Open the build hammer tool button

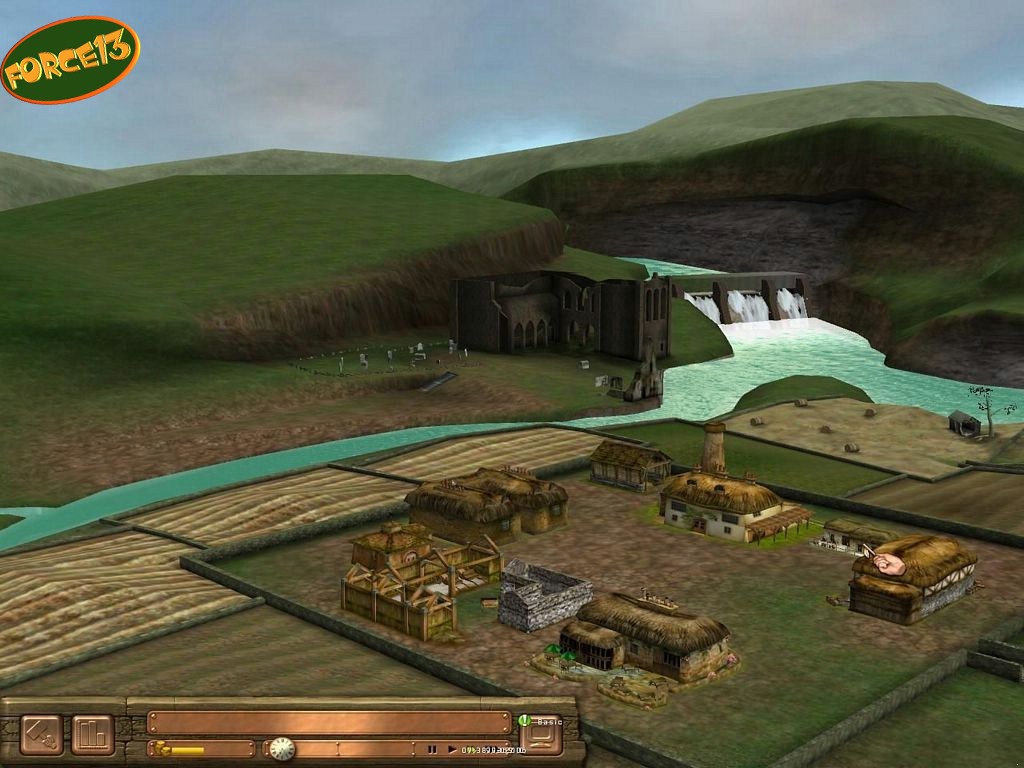point(41,733)
